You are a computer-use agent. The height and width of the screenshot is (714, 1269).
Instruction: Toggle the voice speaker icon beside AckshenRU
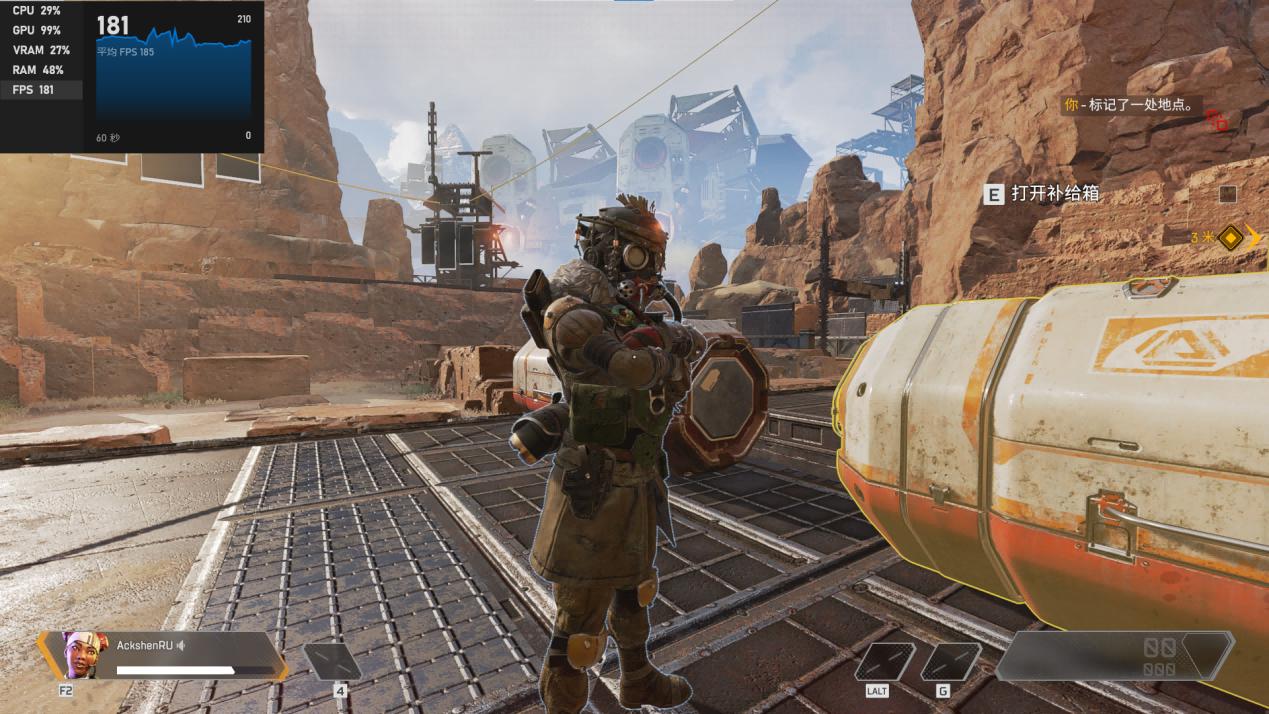[181, 645]
